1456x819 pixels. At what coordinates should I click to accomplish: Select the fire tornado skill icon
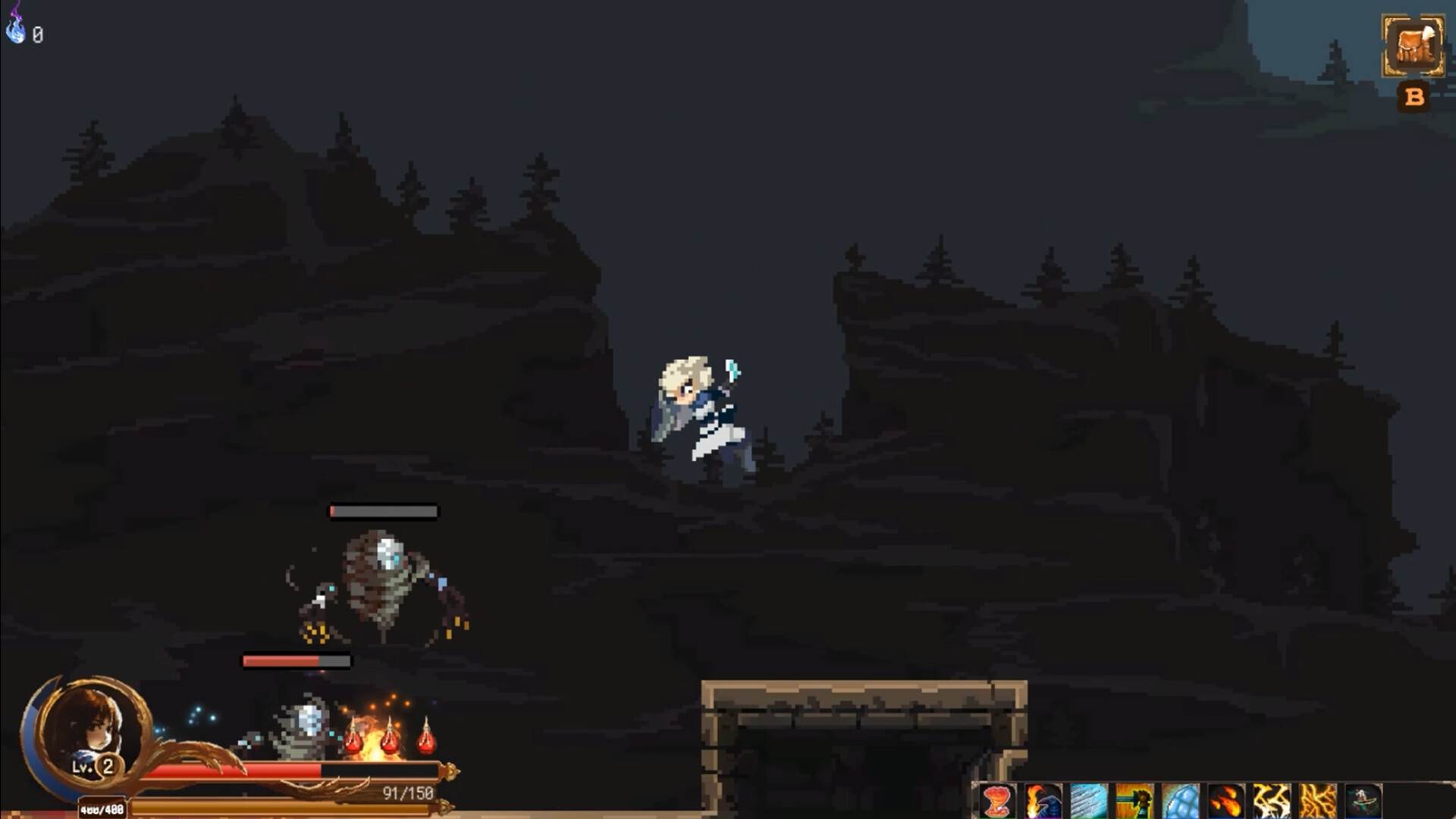tap(996, 800)
